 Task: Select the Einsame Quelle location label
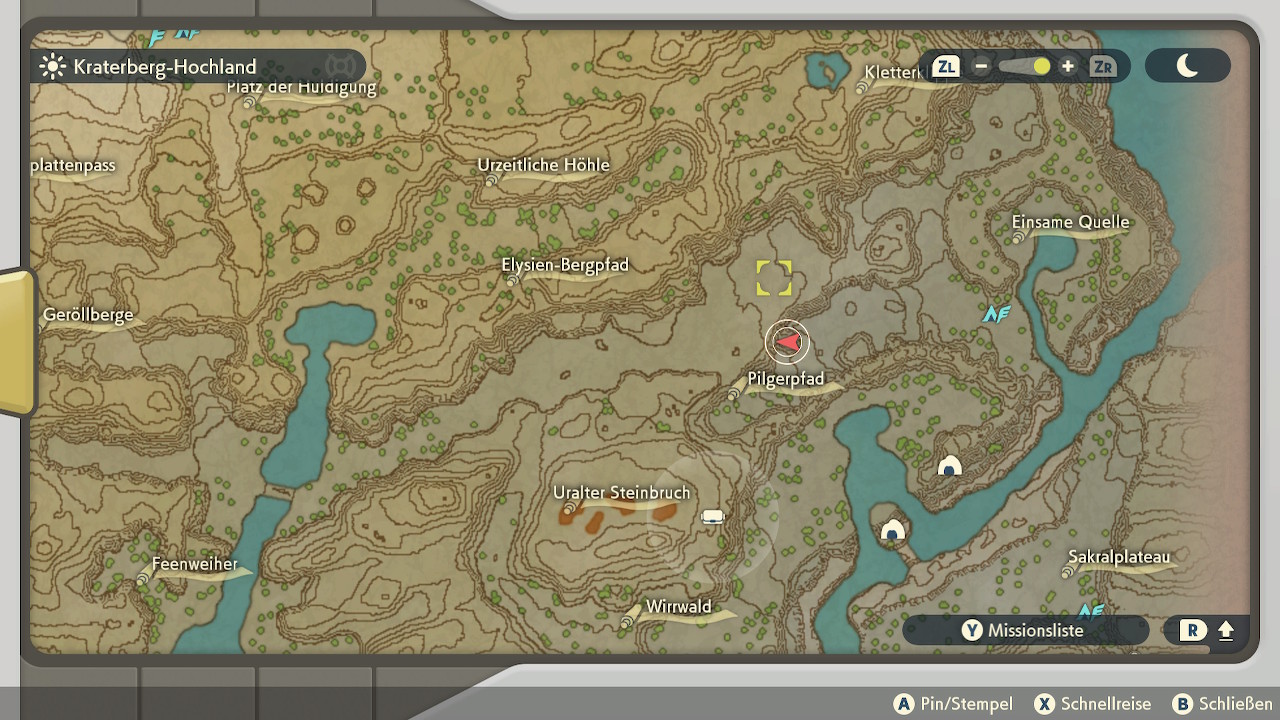(x=1070, y=223)
